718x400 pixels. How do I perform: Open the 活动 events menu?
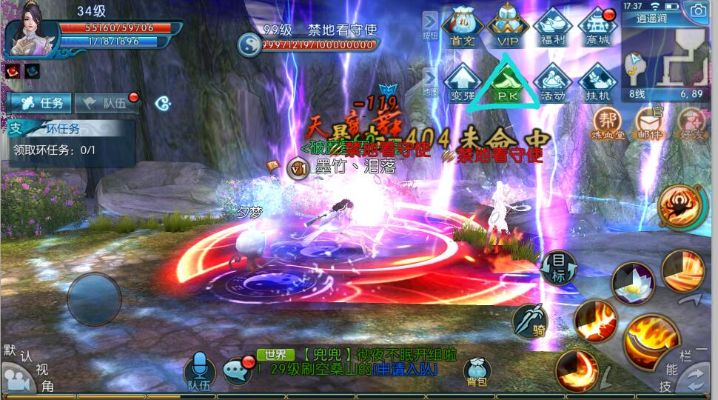point(552,80)
